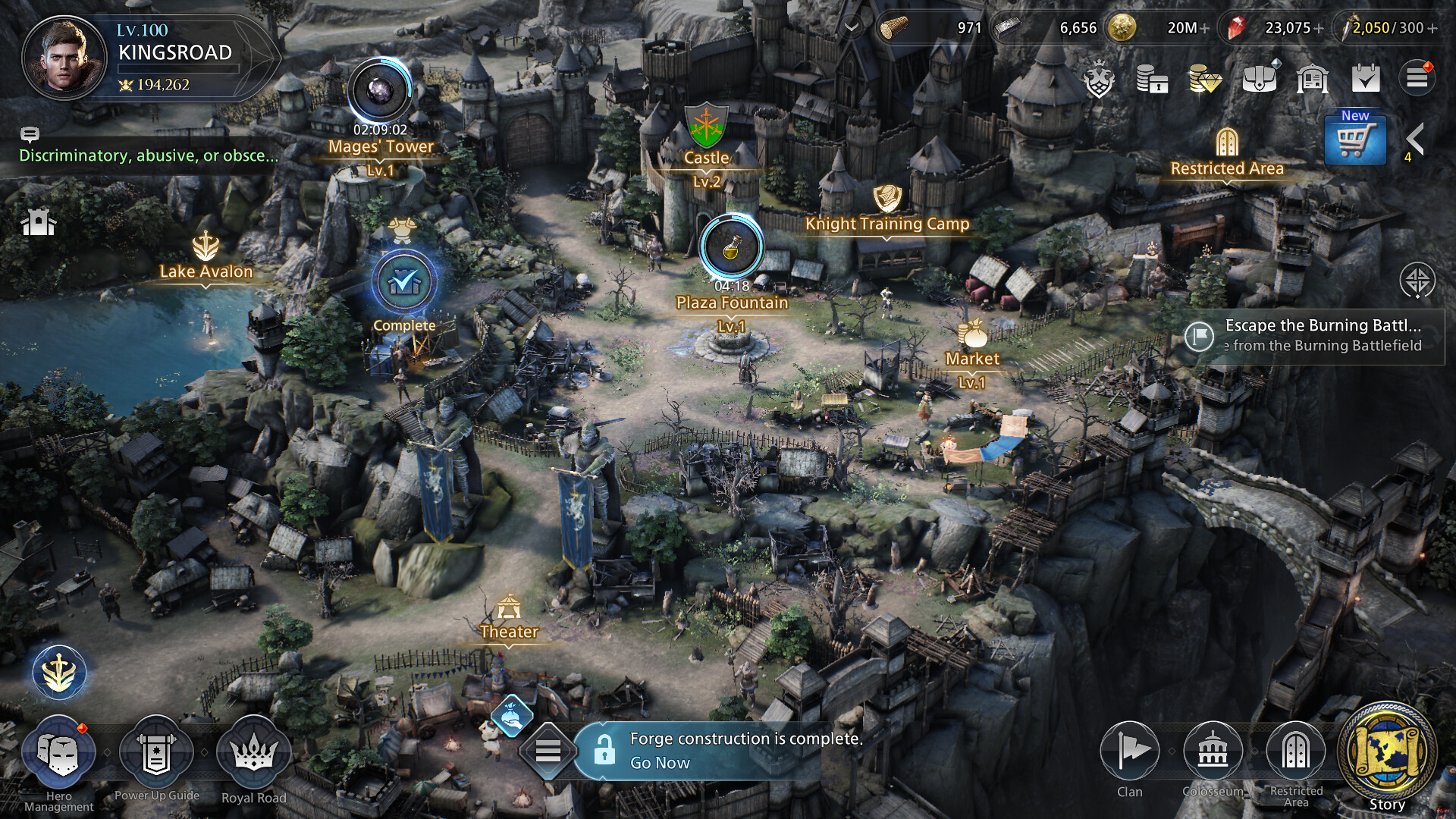Select the Mages' Tower building label
Screen dimensions: 1456x819
(x=381, y=146)
